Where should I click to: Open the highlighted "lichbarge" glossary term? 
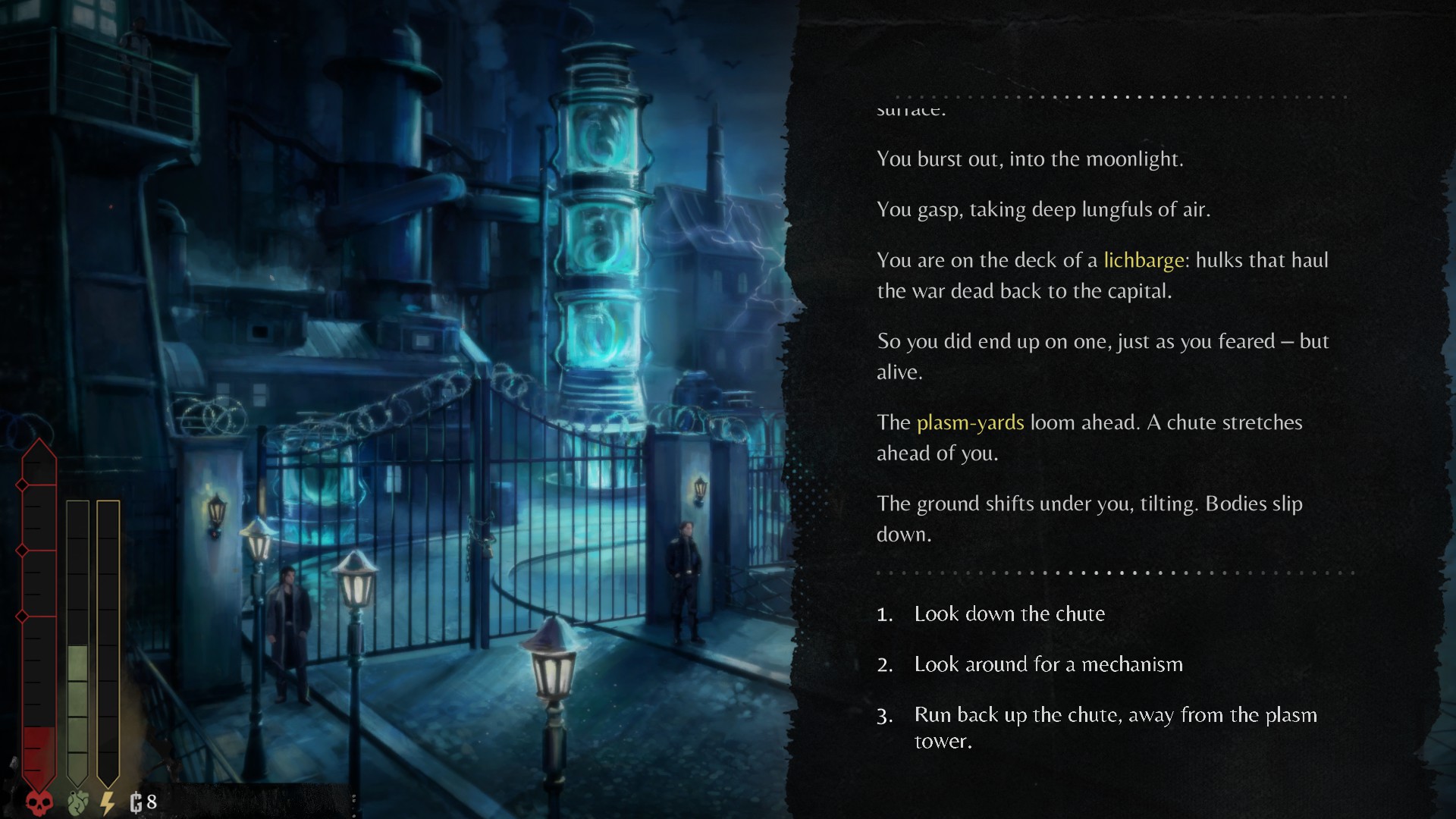click(1144, 260)
